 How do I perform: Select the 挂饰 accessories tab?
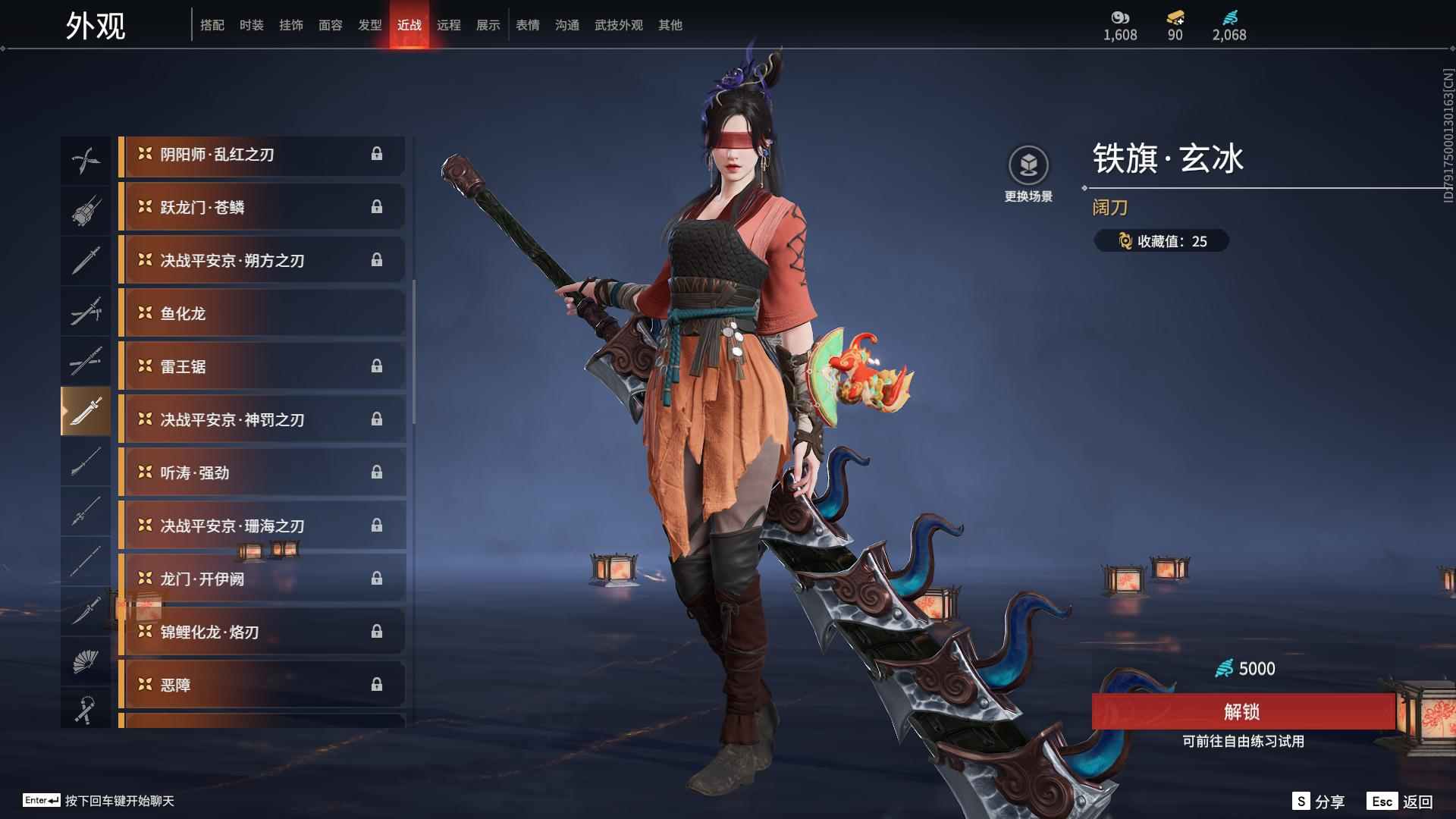point(291,25)
